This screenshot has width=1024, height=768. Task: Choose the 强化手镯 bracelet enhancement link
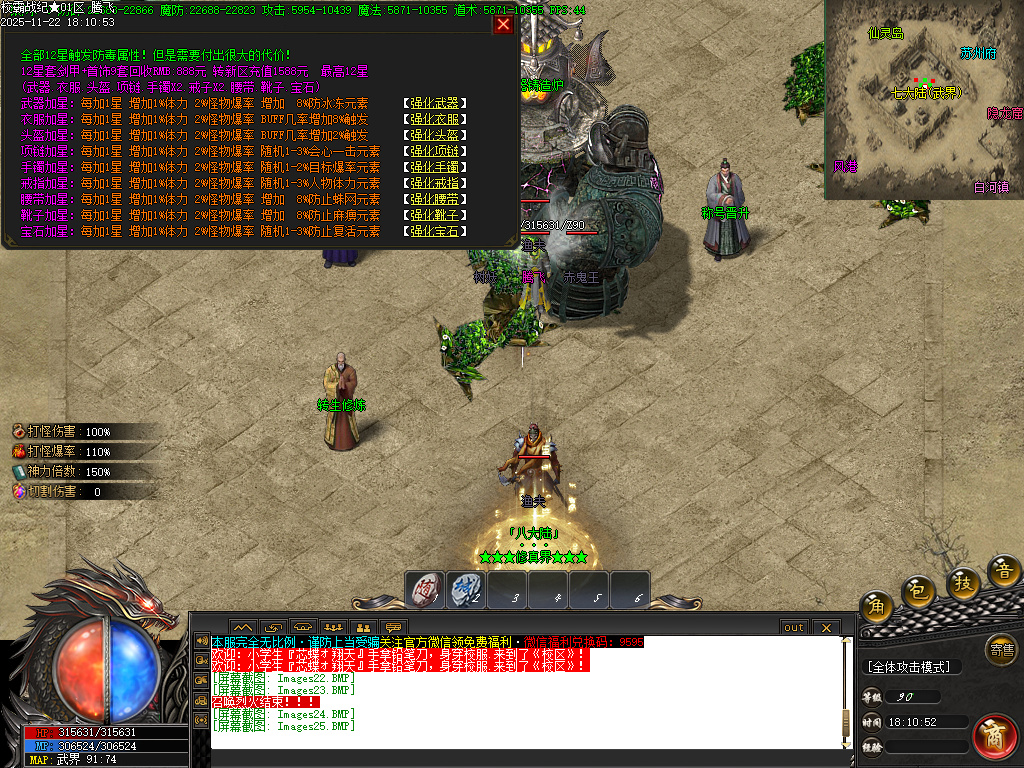[435, 167]
